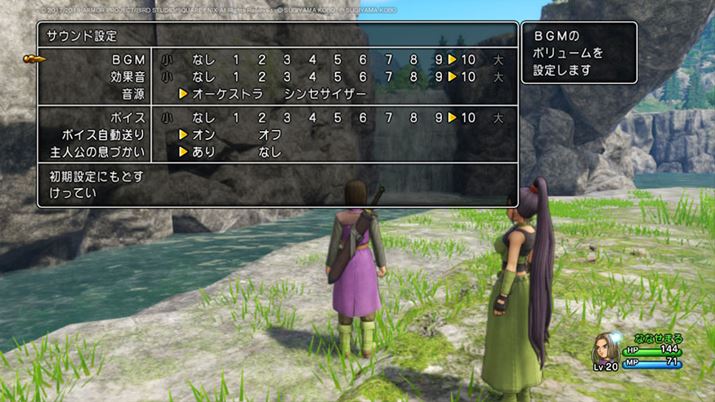Turn ボイス自動送り to オン

(204, 134)
